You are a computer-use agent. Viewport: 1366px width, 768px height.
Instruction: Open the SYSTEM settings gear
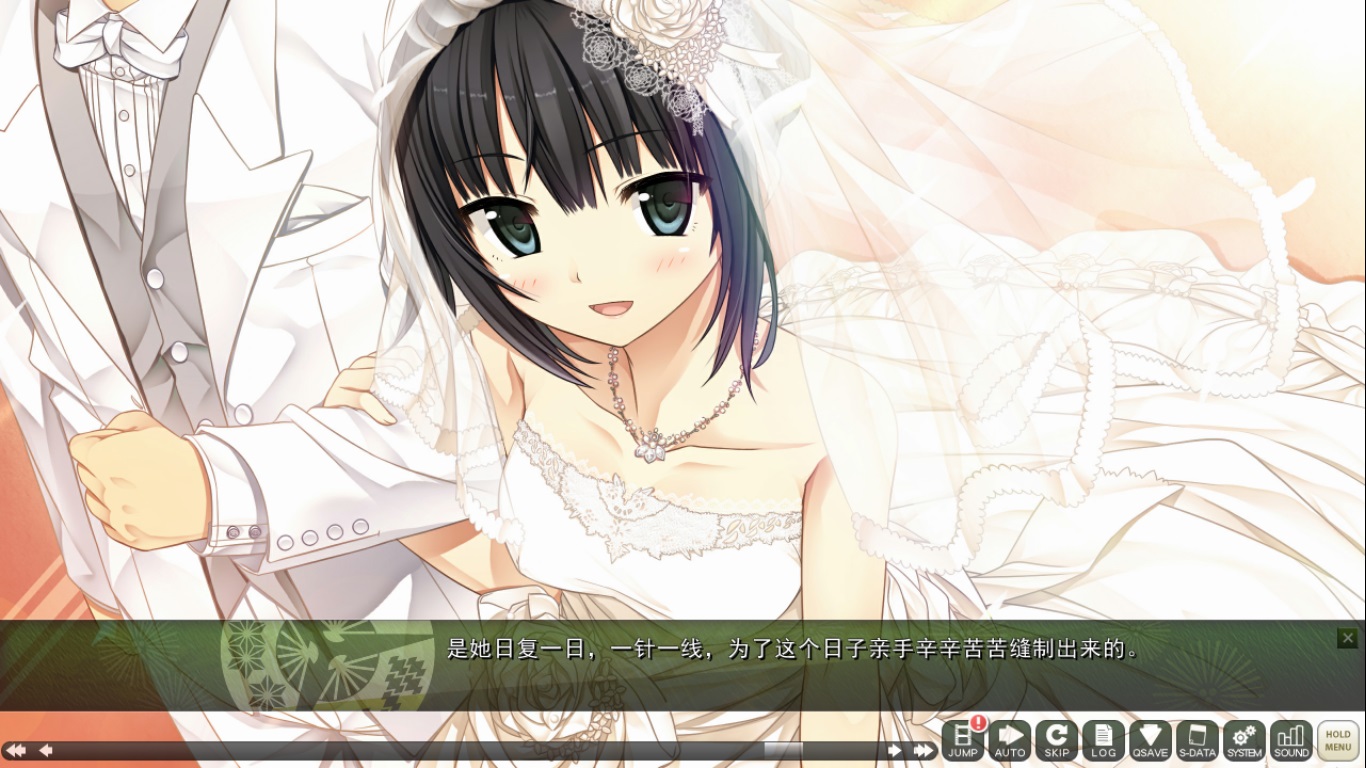(x=1245, y=742)
